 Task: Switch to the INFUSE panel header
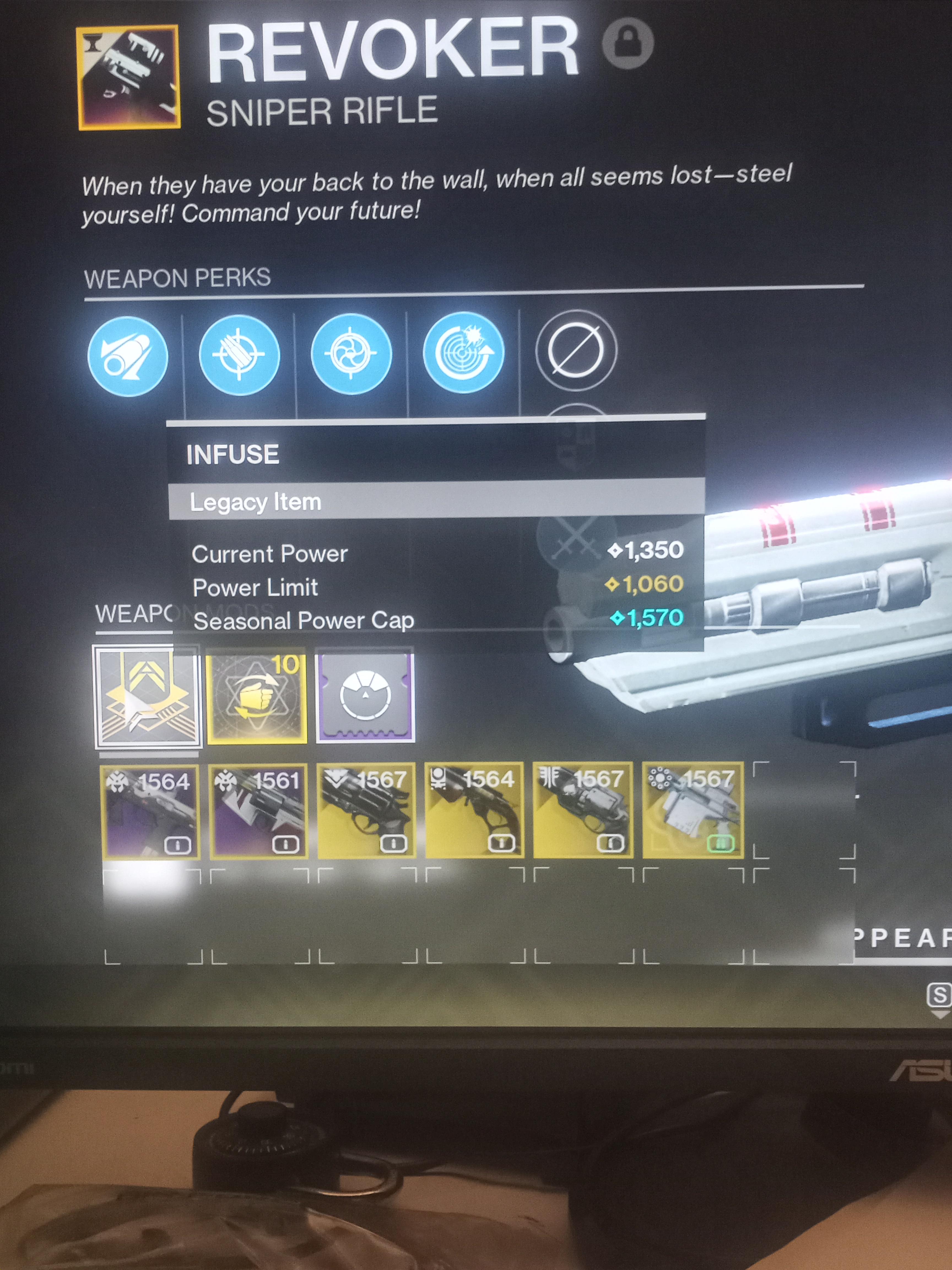pyautogui.click(x=232, y=454)
